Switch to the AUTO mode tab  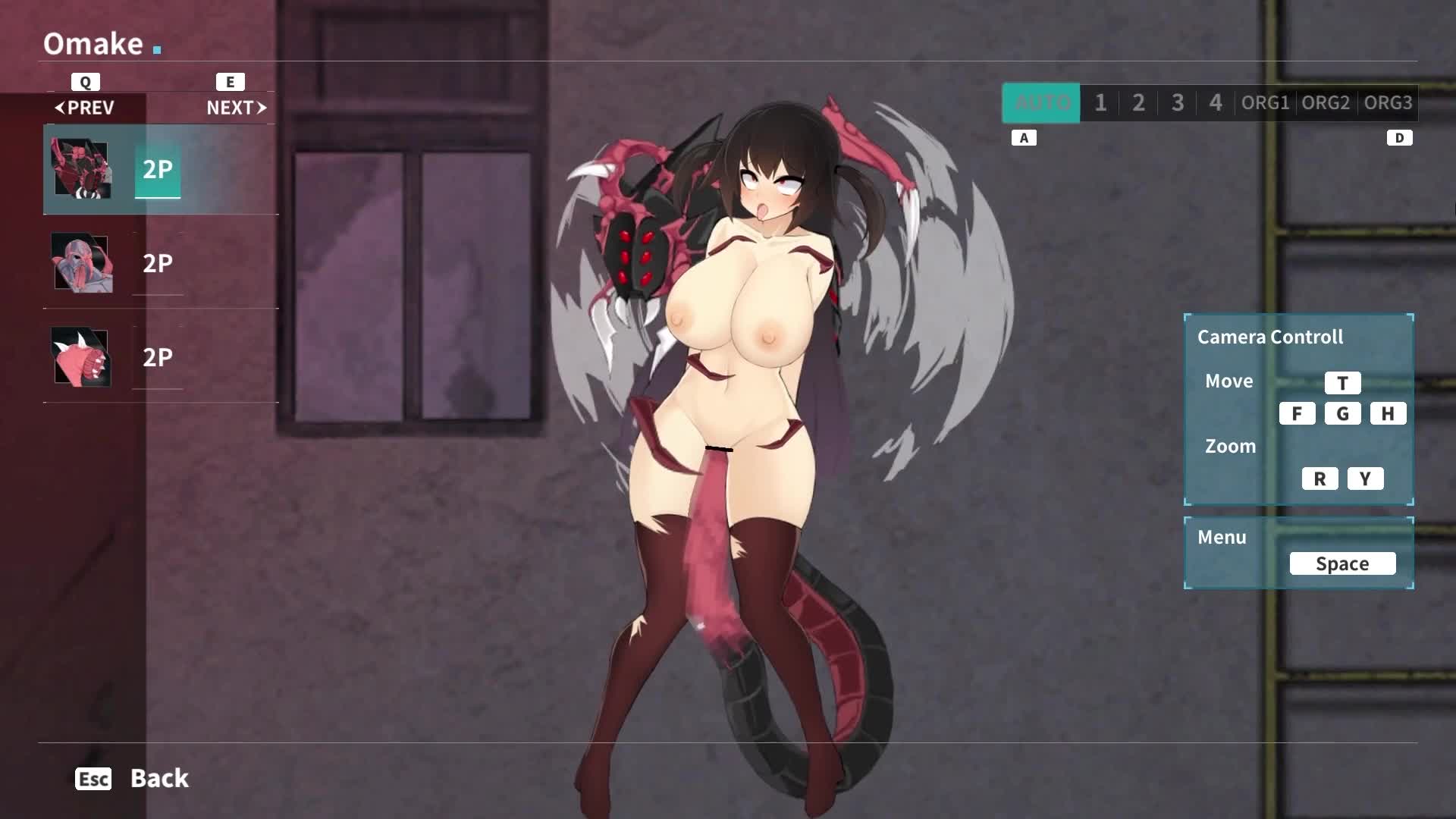pos(1041,102)
